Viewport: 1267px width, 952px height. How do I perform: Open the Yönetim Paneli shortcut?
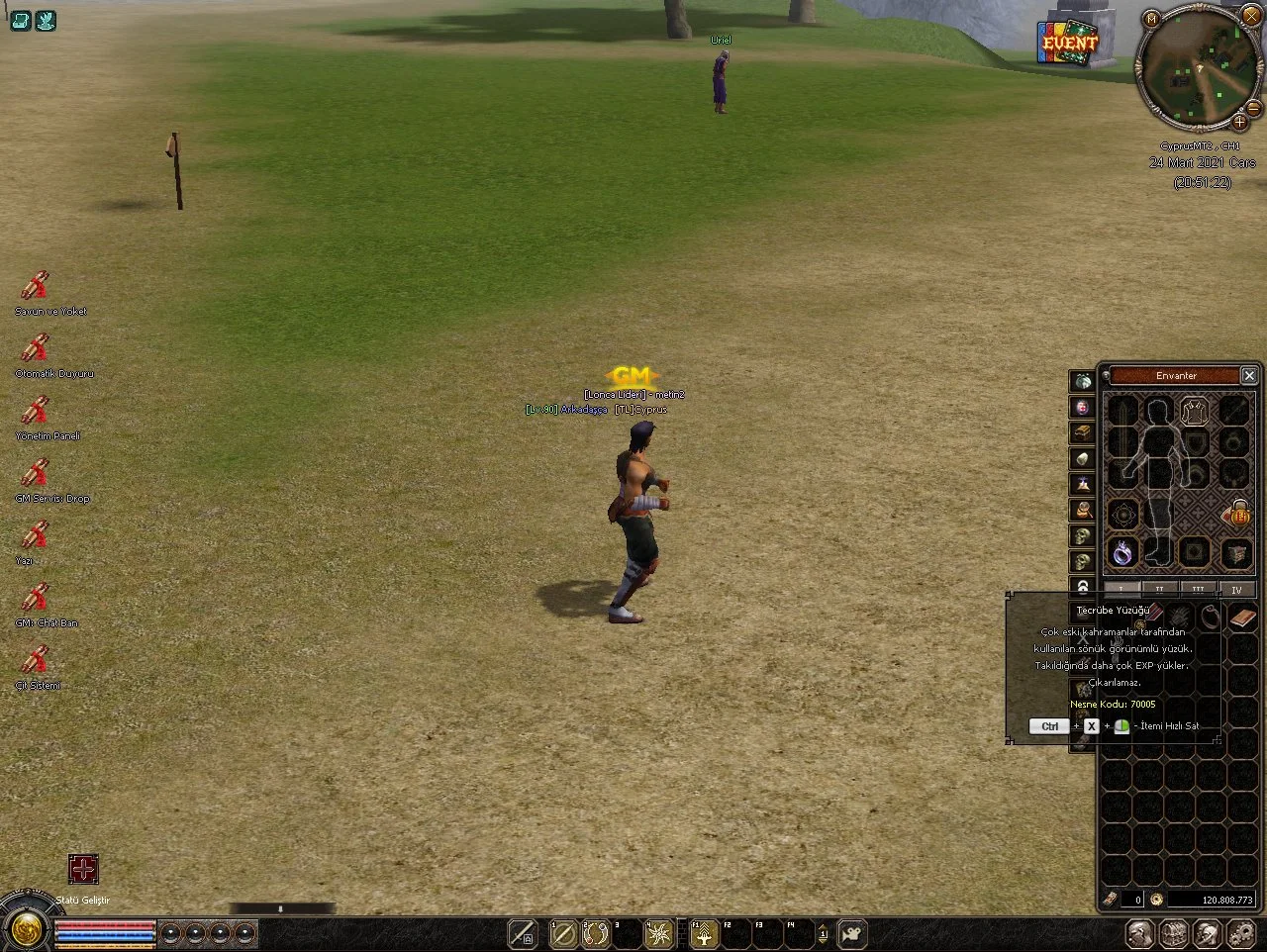[x=36, y=411]
